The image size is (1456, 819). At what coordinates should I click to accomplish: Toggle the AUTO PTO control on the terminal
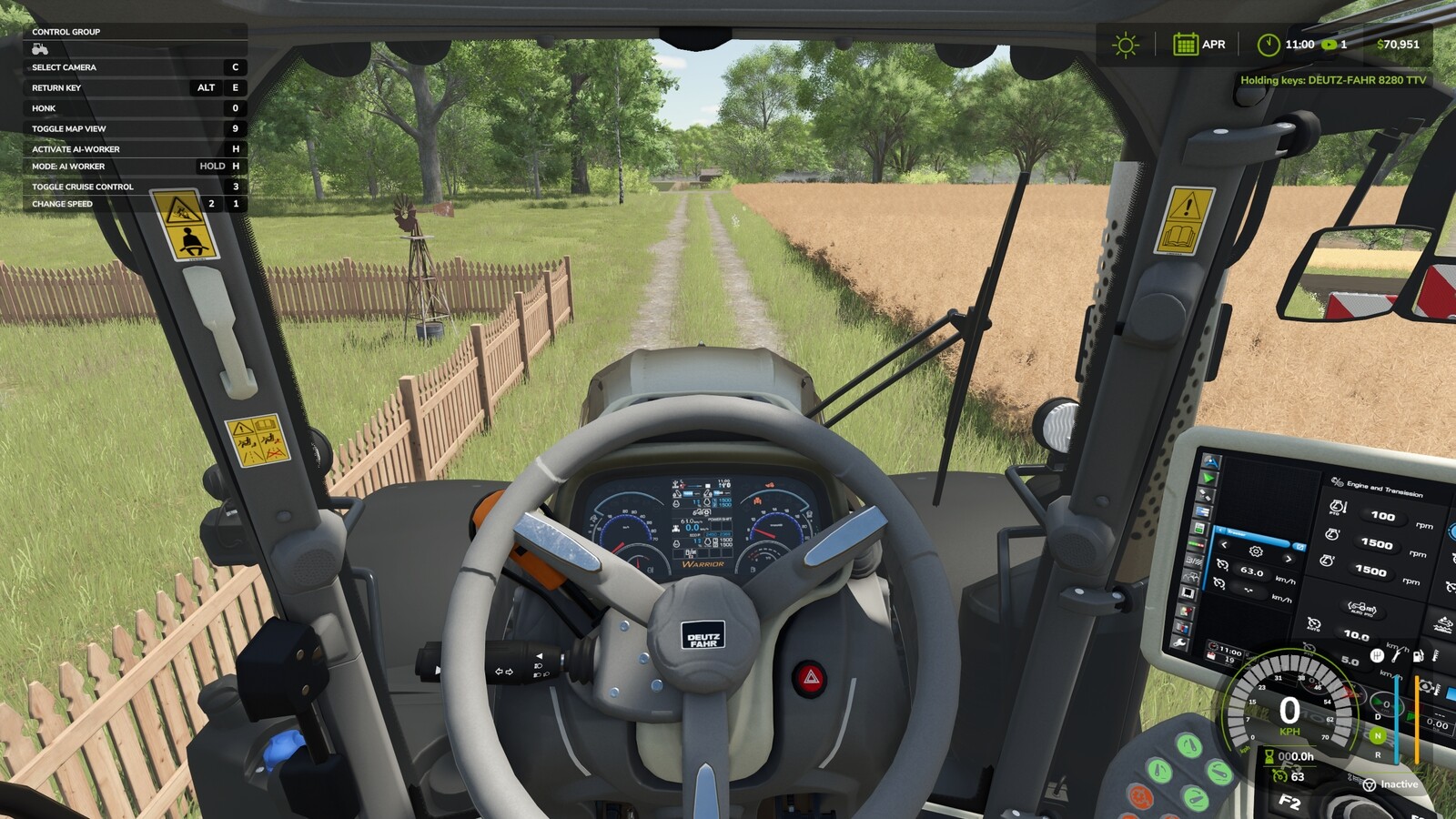pos(1362,611)
